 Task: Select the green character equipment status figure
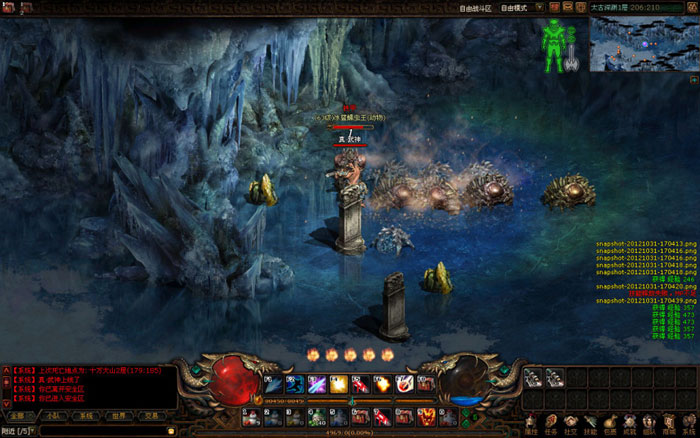pyautogui.click(x=551, y=42)
